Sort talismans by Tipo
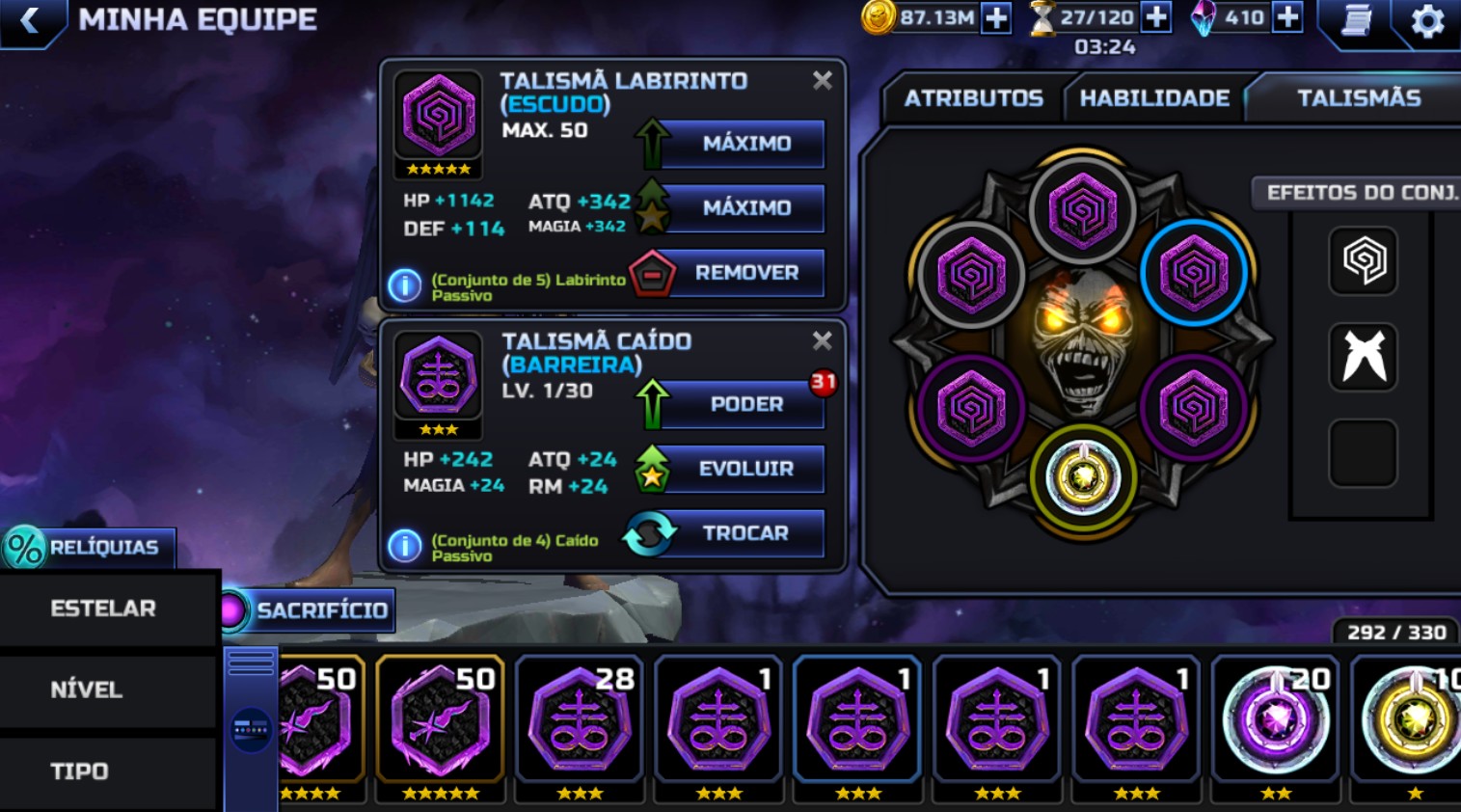Screen dimensions: 1461x812 click(80, 771)
